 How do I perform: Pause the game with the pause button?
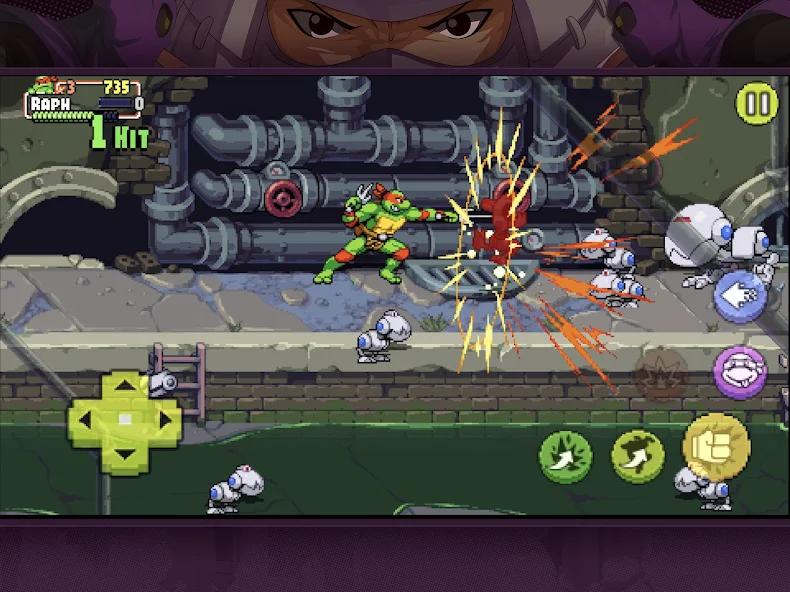point(757,104)
